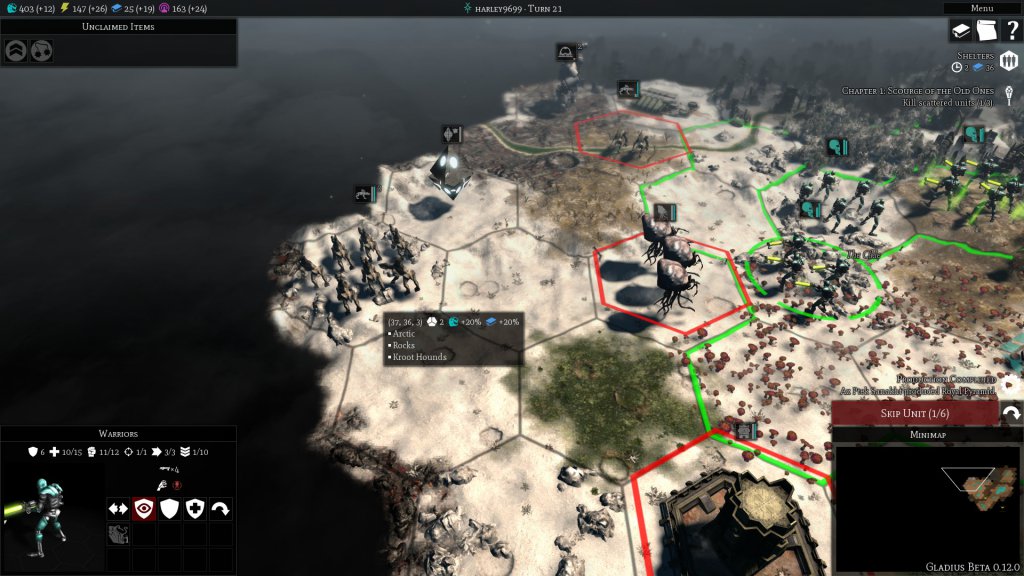
Task: Click the curved arrow action in Warriors panel
Action: (221, 508)
